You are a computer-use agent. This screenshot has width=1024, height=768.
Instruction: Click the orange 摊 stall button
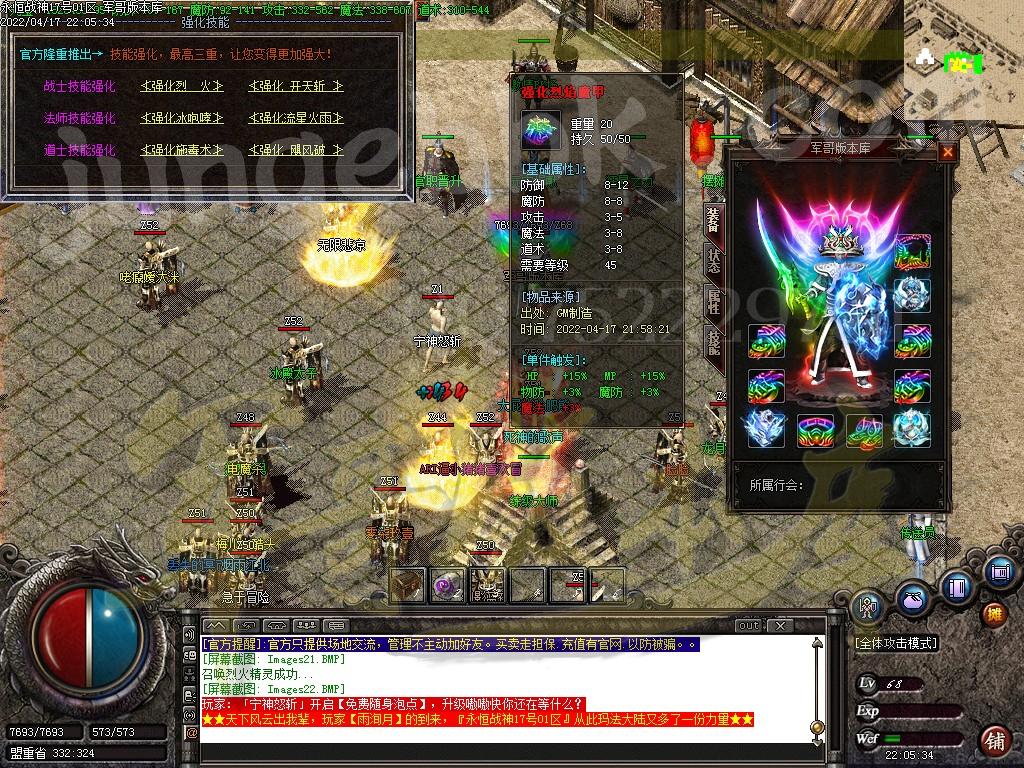click(994, 613)
